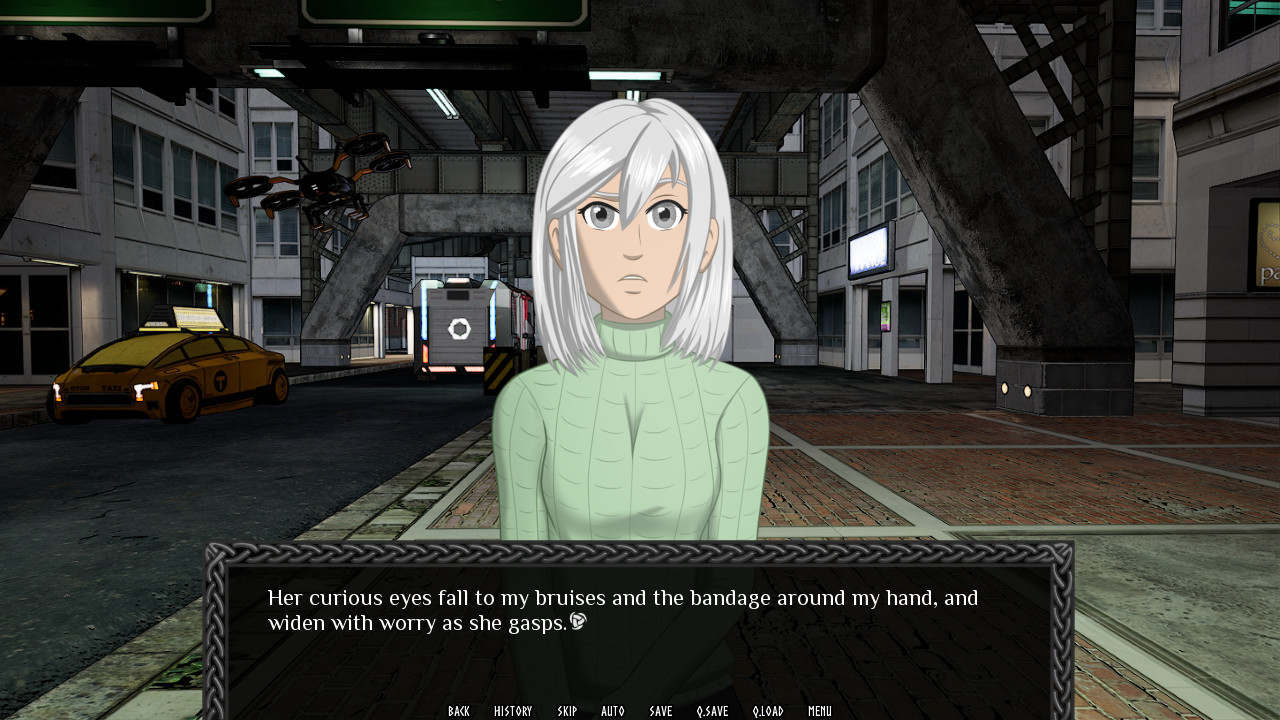
Task: Activate Skip mode
Action: pyautogui.click(x=567, y=711)
